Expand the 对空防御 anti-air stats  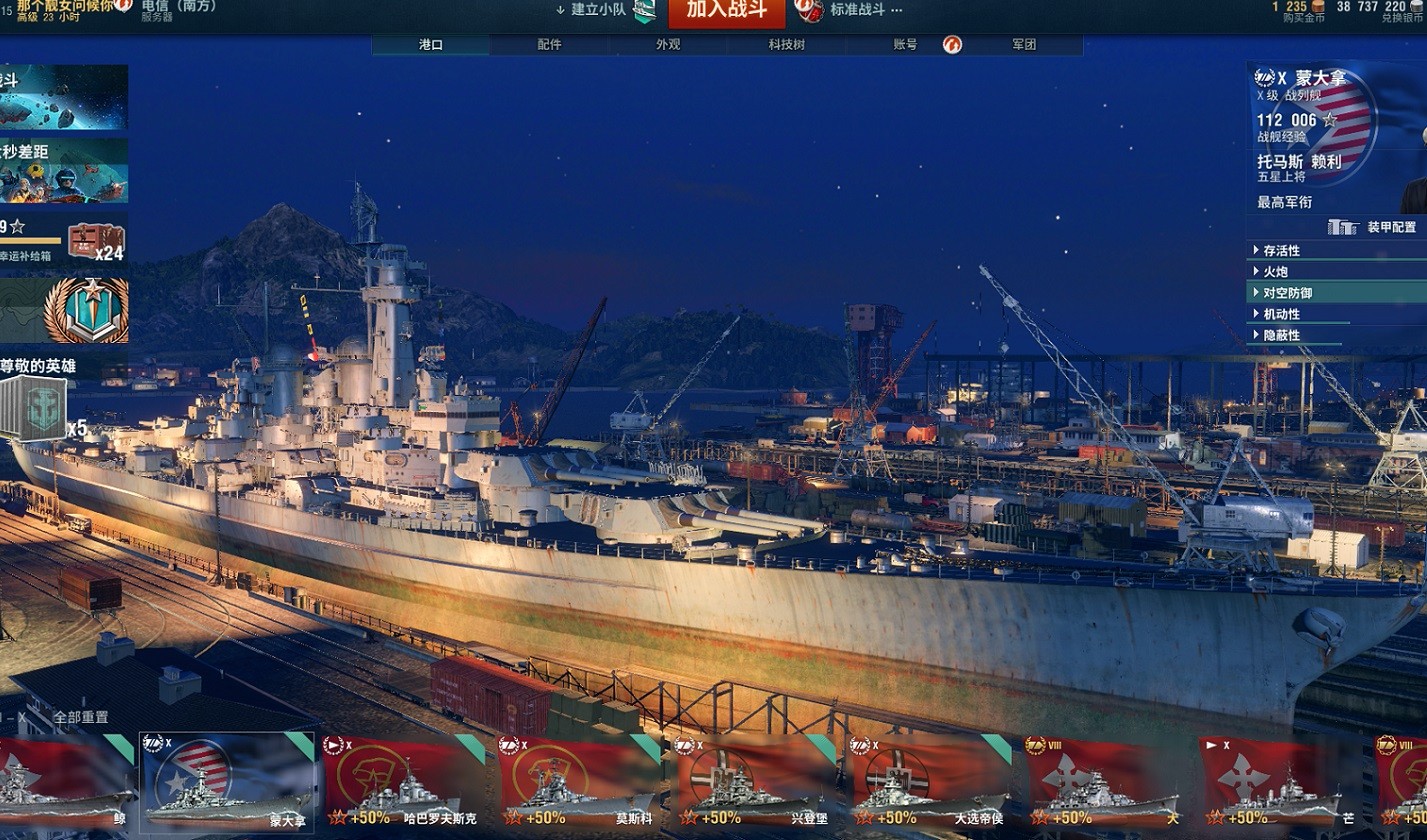1287,293
